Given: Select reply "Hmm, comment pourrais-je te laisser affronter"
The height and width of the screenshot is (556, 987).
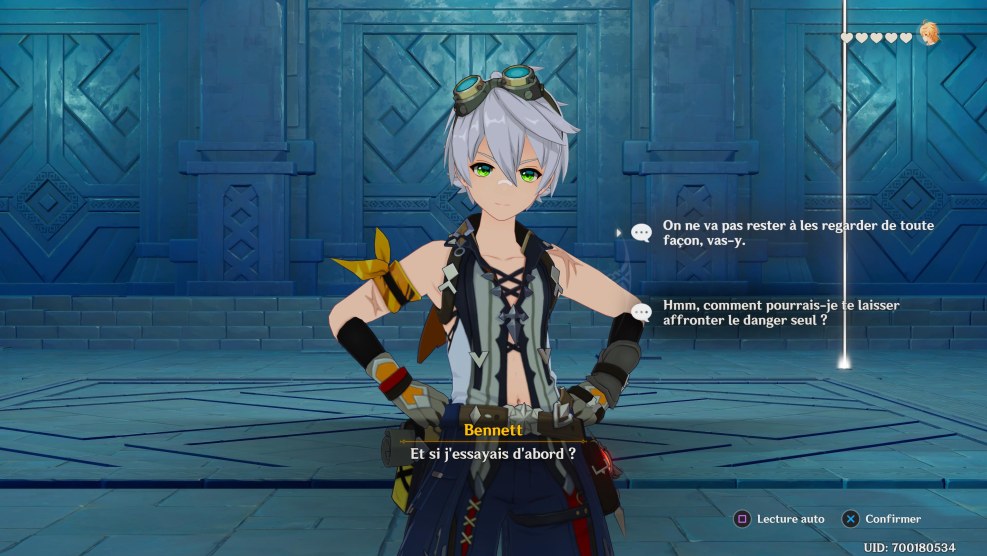Looking at the screenshot, I should 790,312.
